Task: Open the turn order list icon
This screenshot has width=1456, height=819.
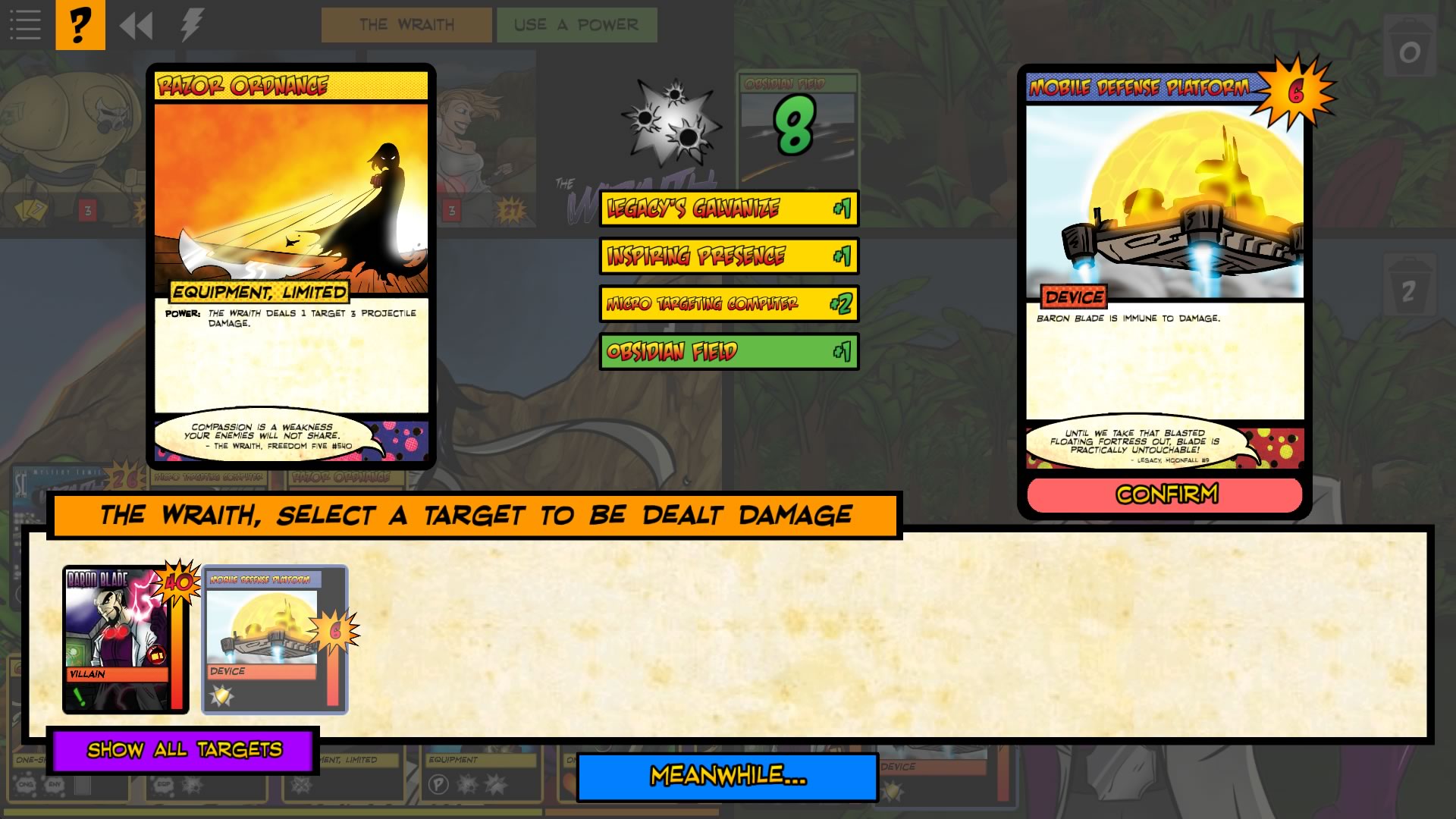Action: pyautogui.click(x=25, y=24)
